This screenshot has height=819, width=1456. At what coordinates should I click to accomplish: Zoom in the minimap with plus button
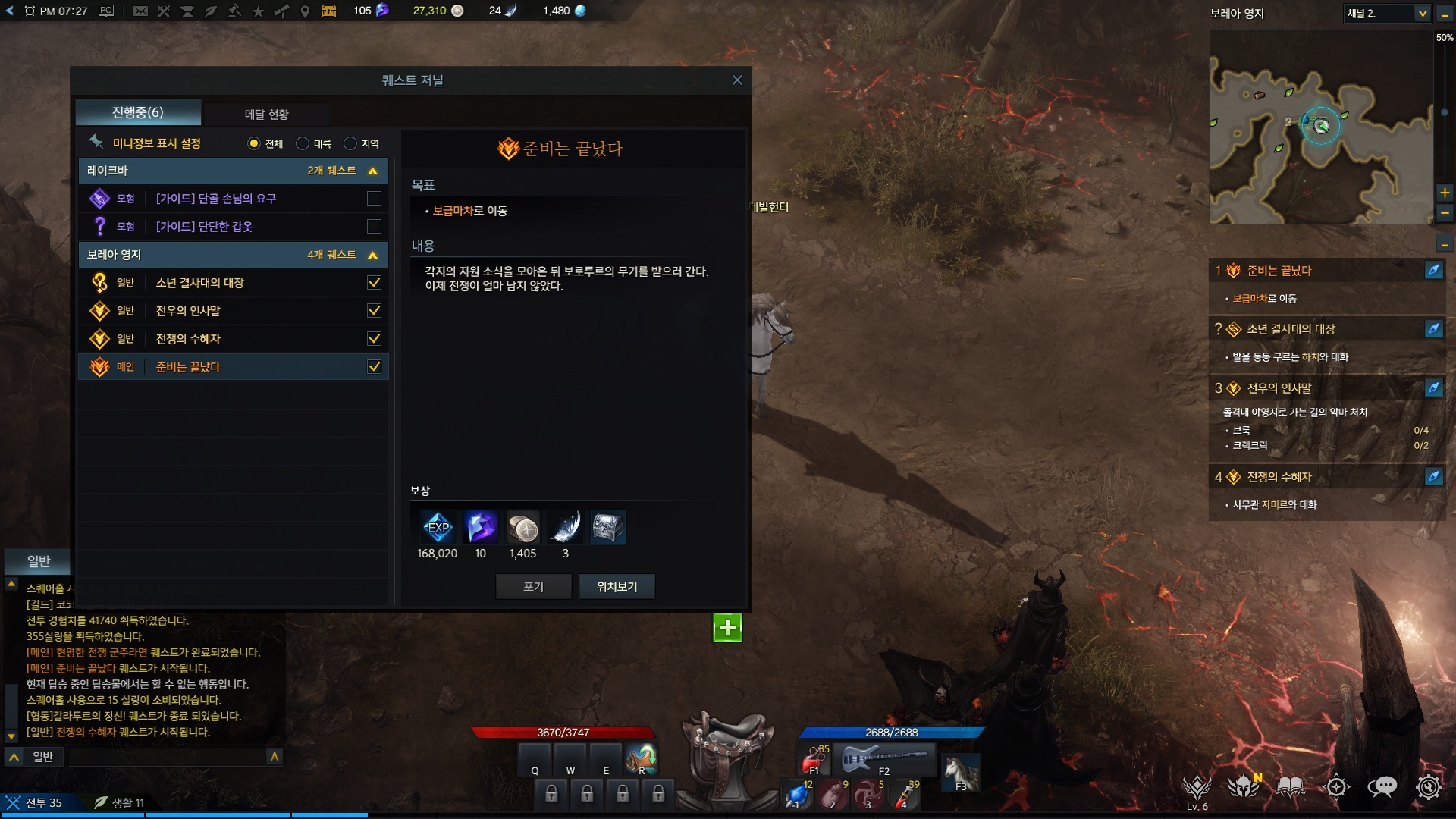pos(1445,193)
